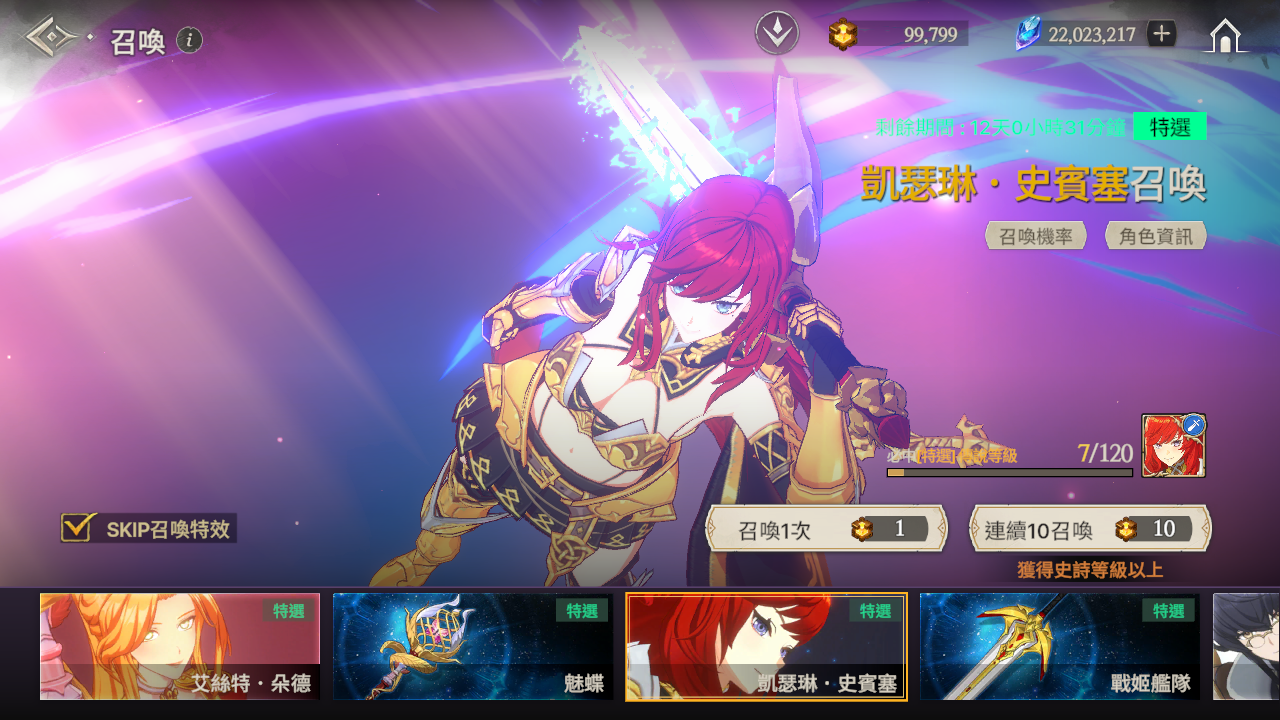Tap the red-haired character portrait icon
1280x720 pixels.
click(1173, 446)
